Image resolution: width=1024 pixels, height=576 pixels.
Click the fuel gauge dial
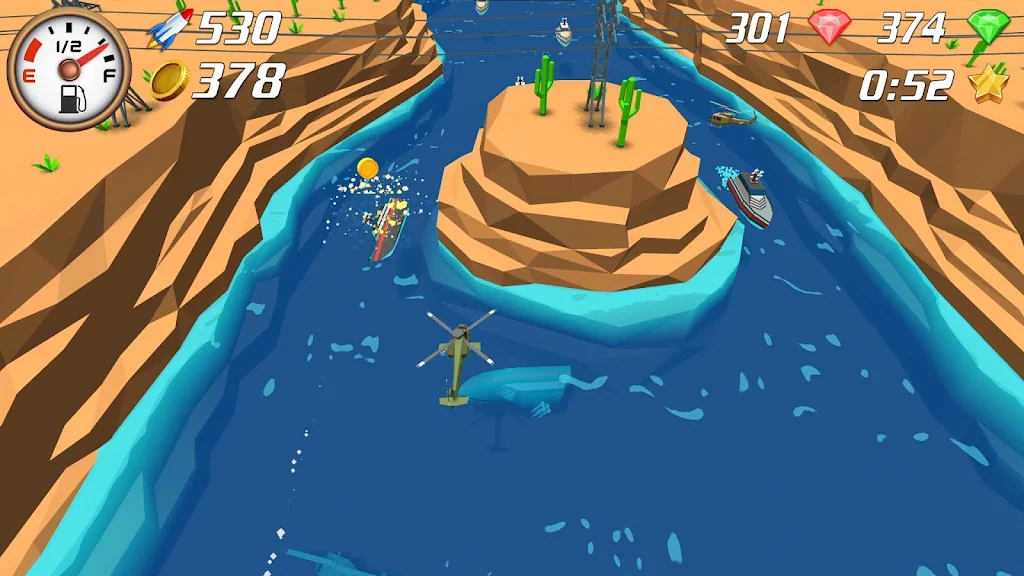[x=68, y=68]
